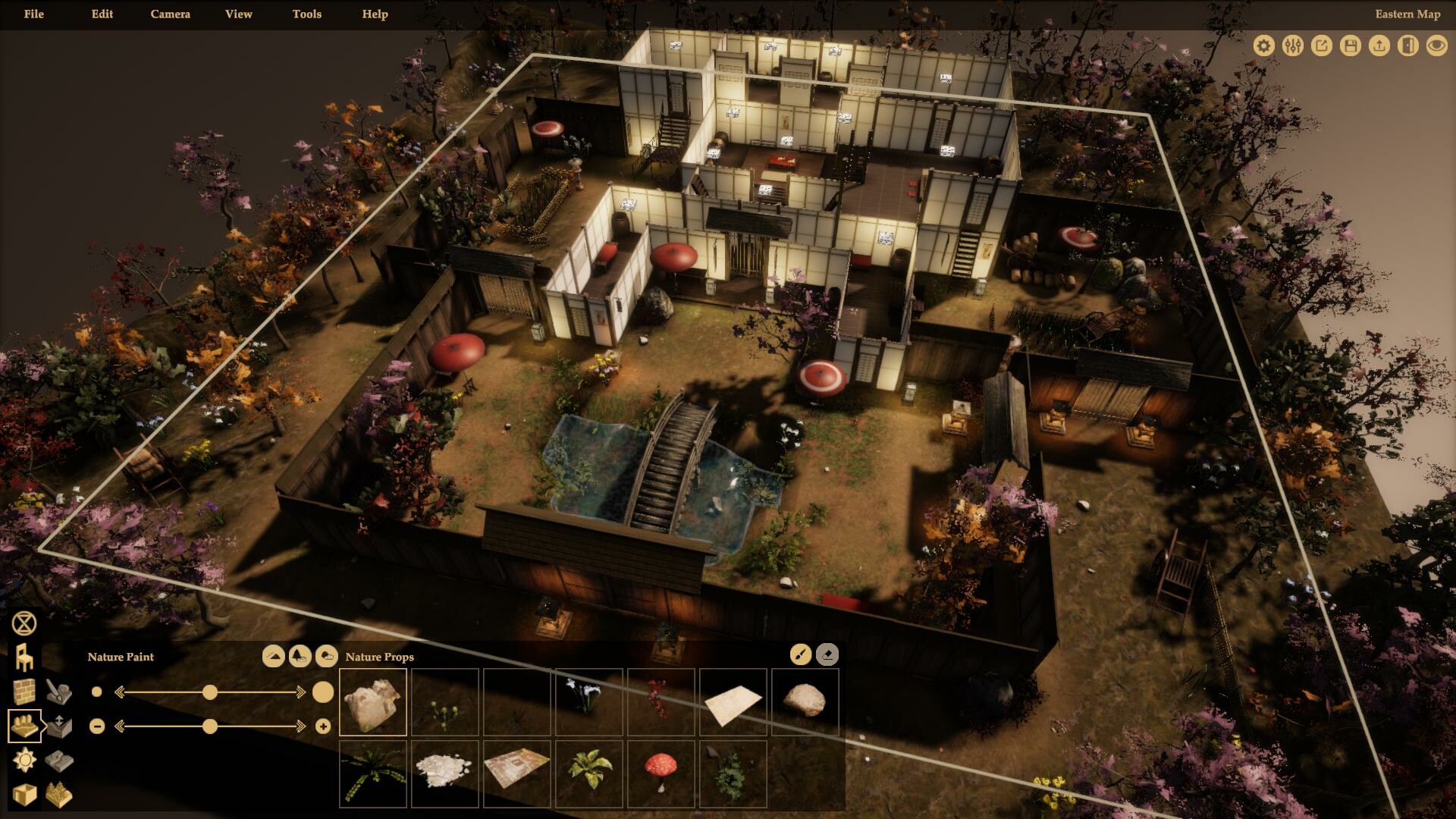Open the terrain sculpt carving tool
The height and width of the screenshot is (819, 1456).
[x=58, y=692]
